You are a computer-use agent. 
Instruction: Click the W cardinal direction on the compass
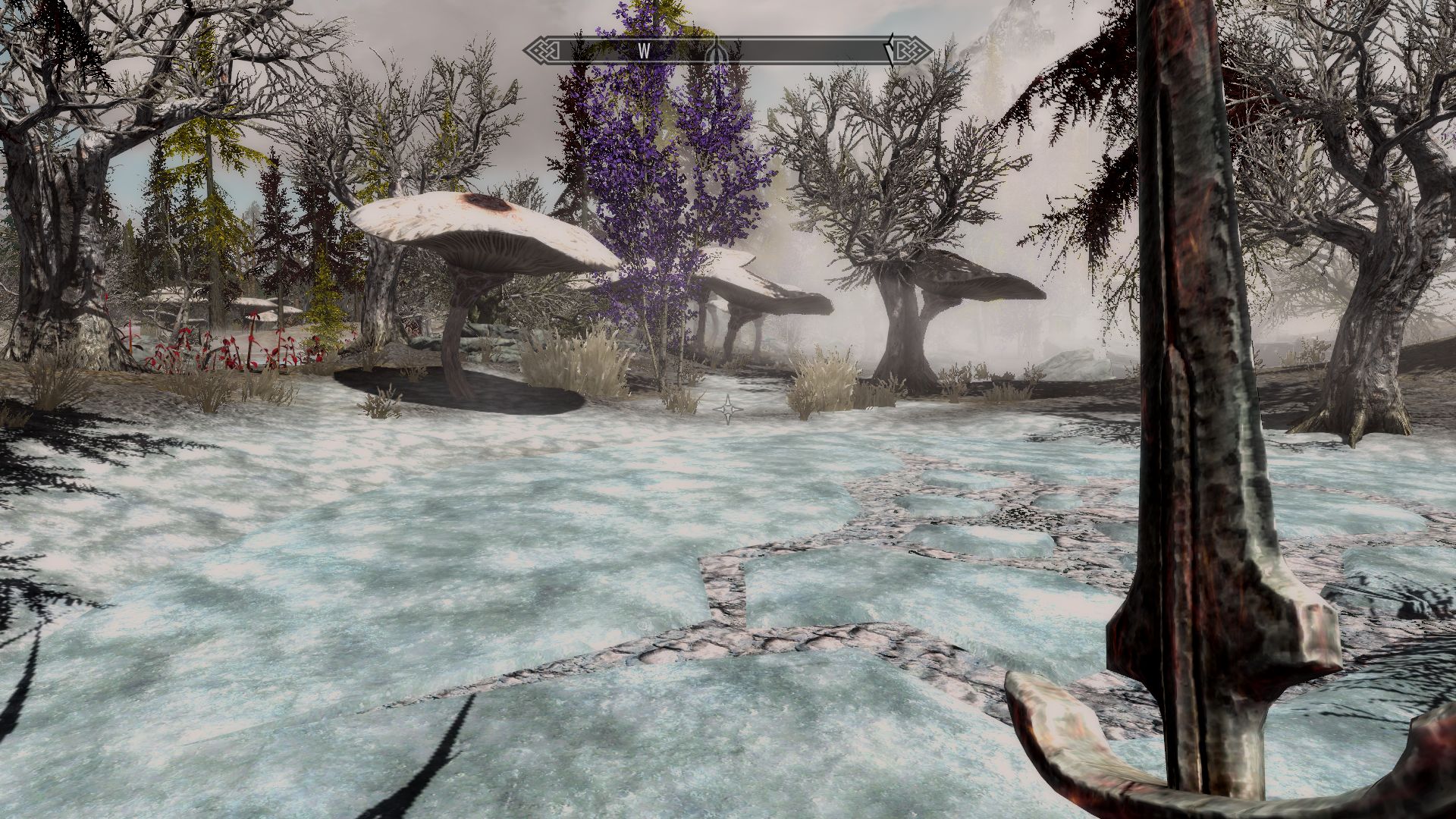(x=644, y=49)
